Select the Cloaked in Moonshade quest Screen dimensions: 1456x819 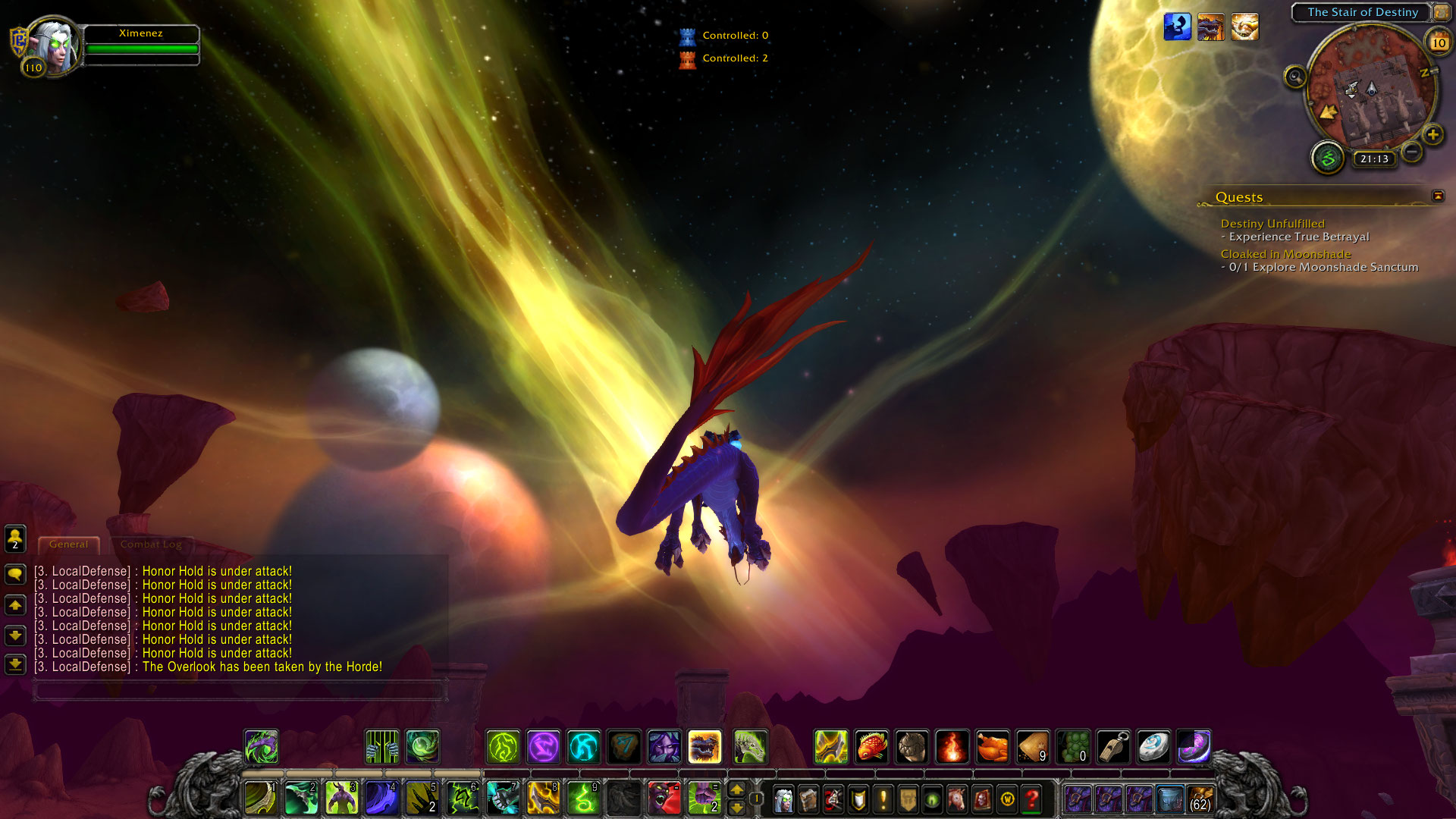coord(1285,254)
